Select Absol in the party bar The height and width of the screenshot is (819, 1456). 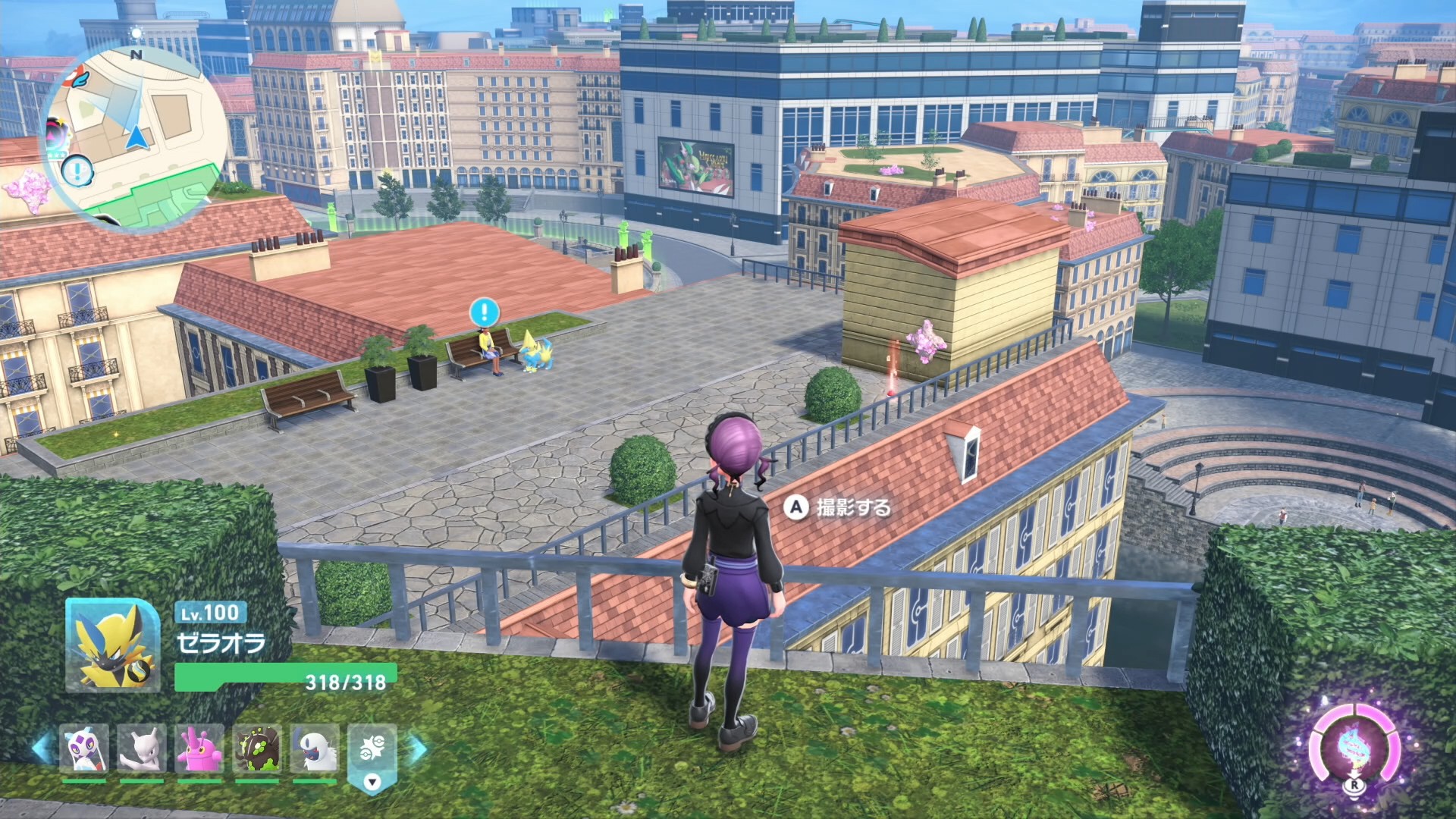(315, 748)
